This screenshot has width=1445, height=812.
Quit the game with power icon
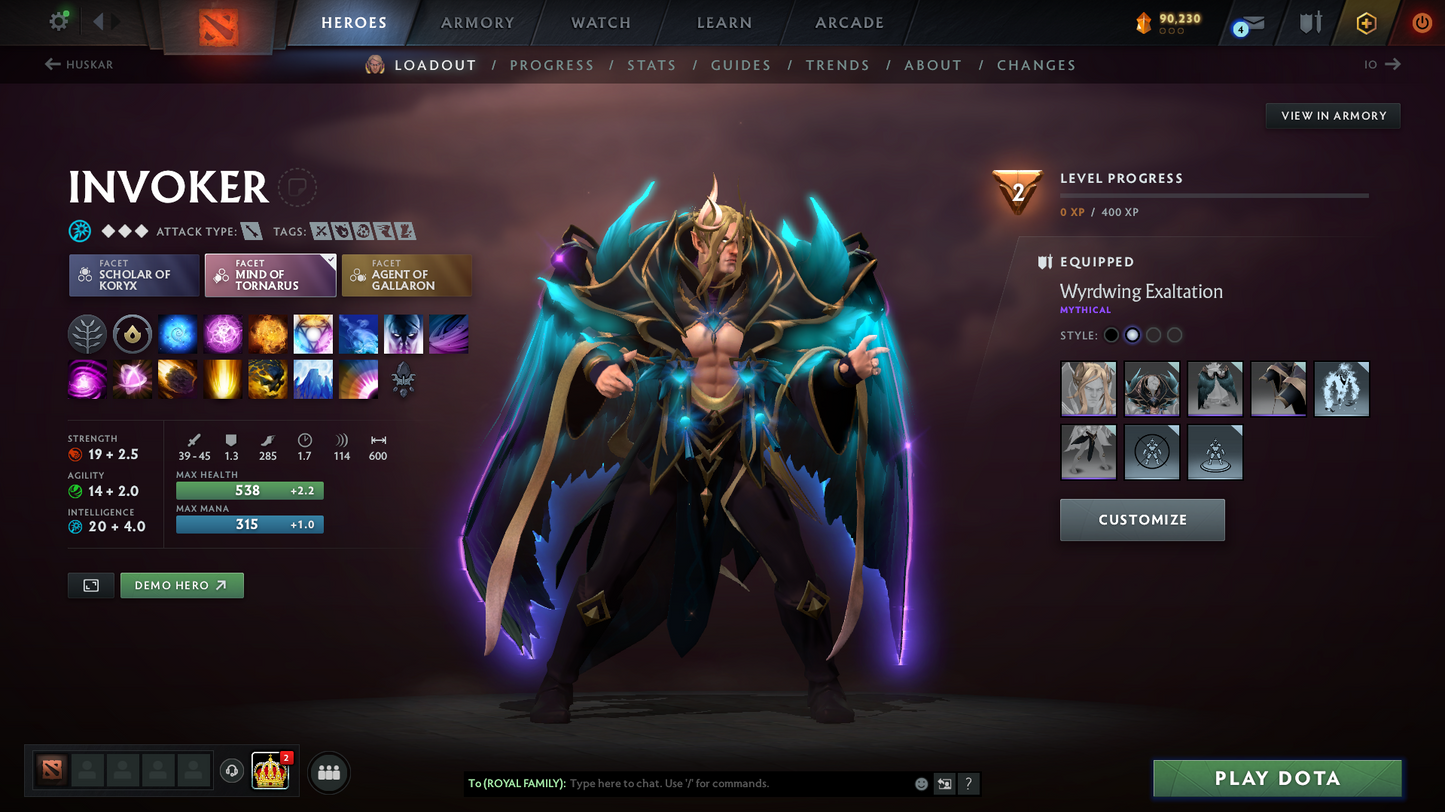coord(1421,23)
